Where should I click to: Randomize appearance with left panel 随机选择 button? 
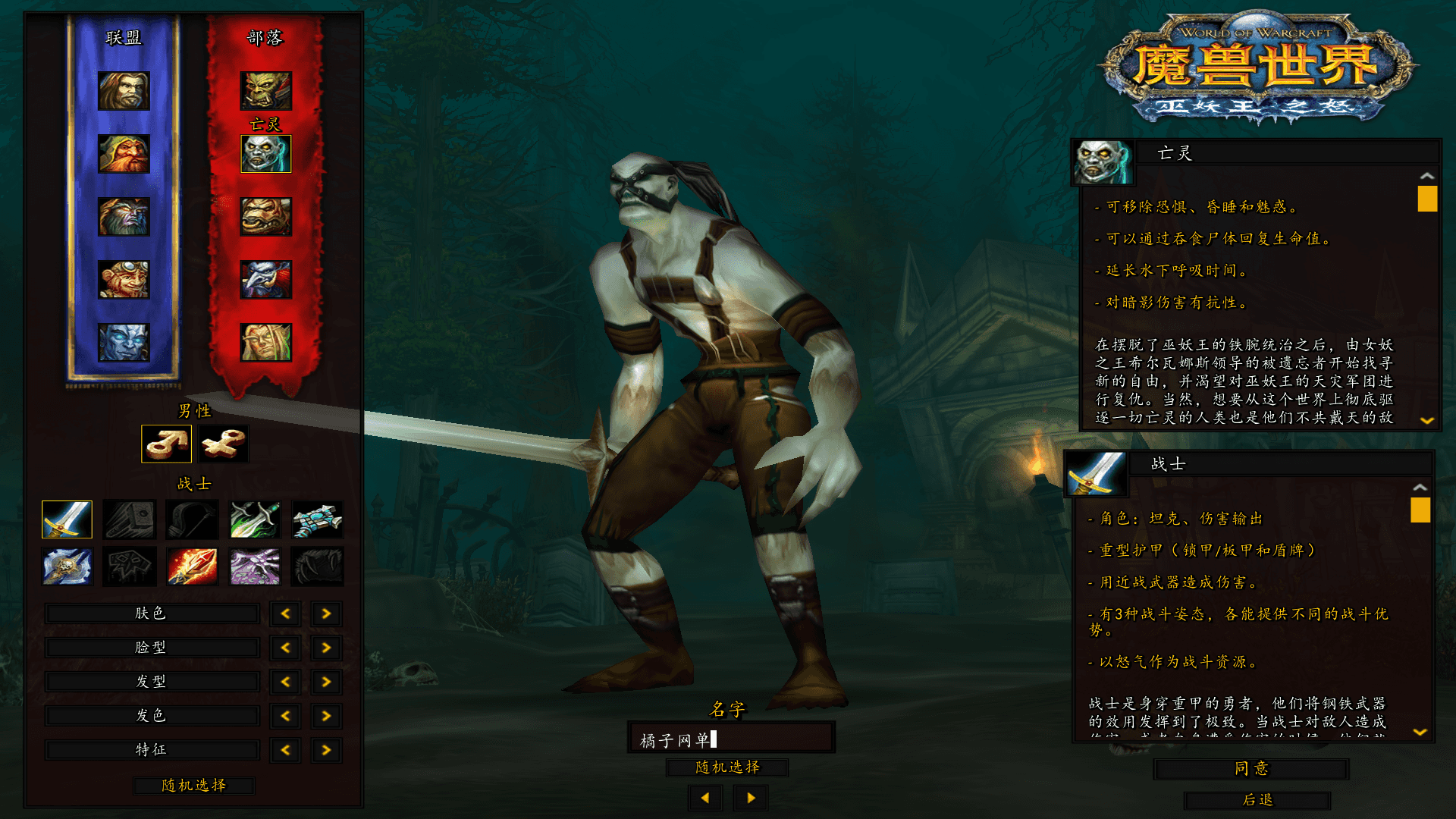[x=193, y=786]
